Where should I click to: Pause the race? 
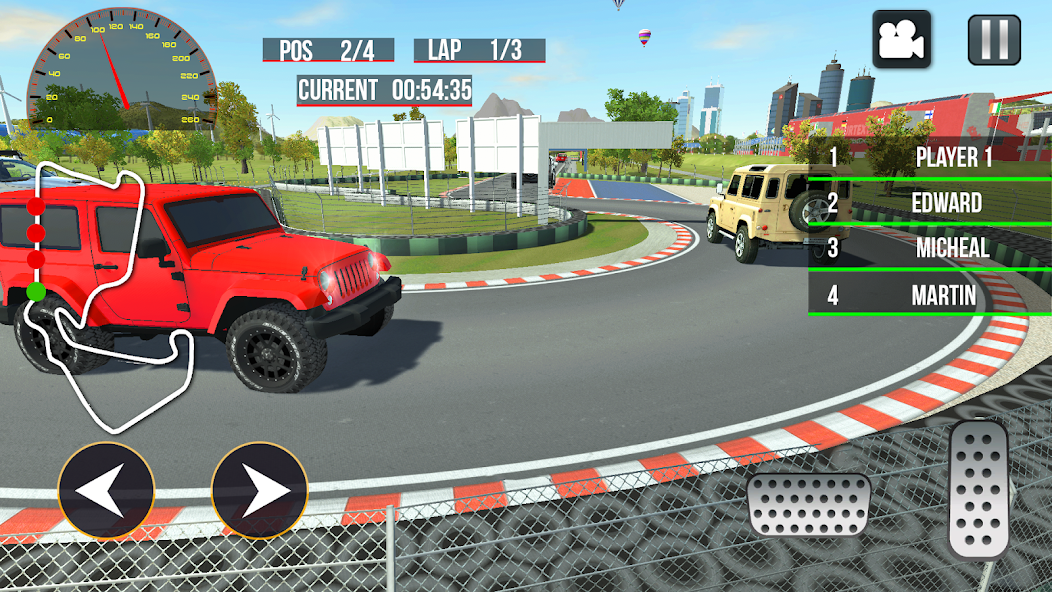click(994, 40)
